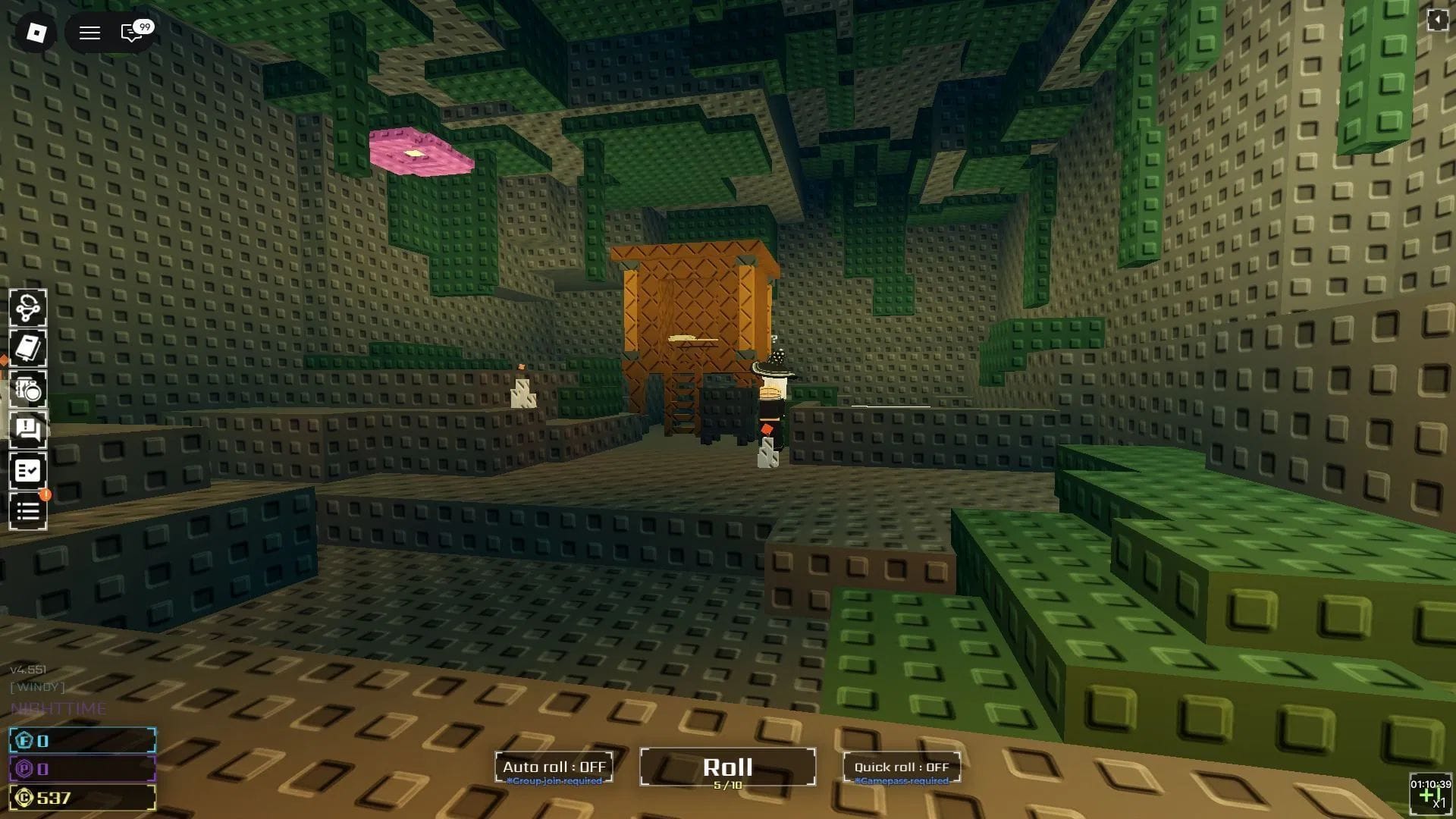Toggle Quick roll on
Viewport: 1456px width, 819px height.
pos(902,767)
